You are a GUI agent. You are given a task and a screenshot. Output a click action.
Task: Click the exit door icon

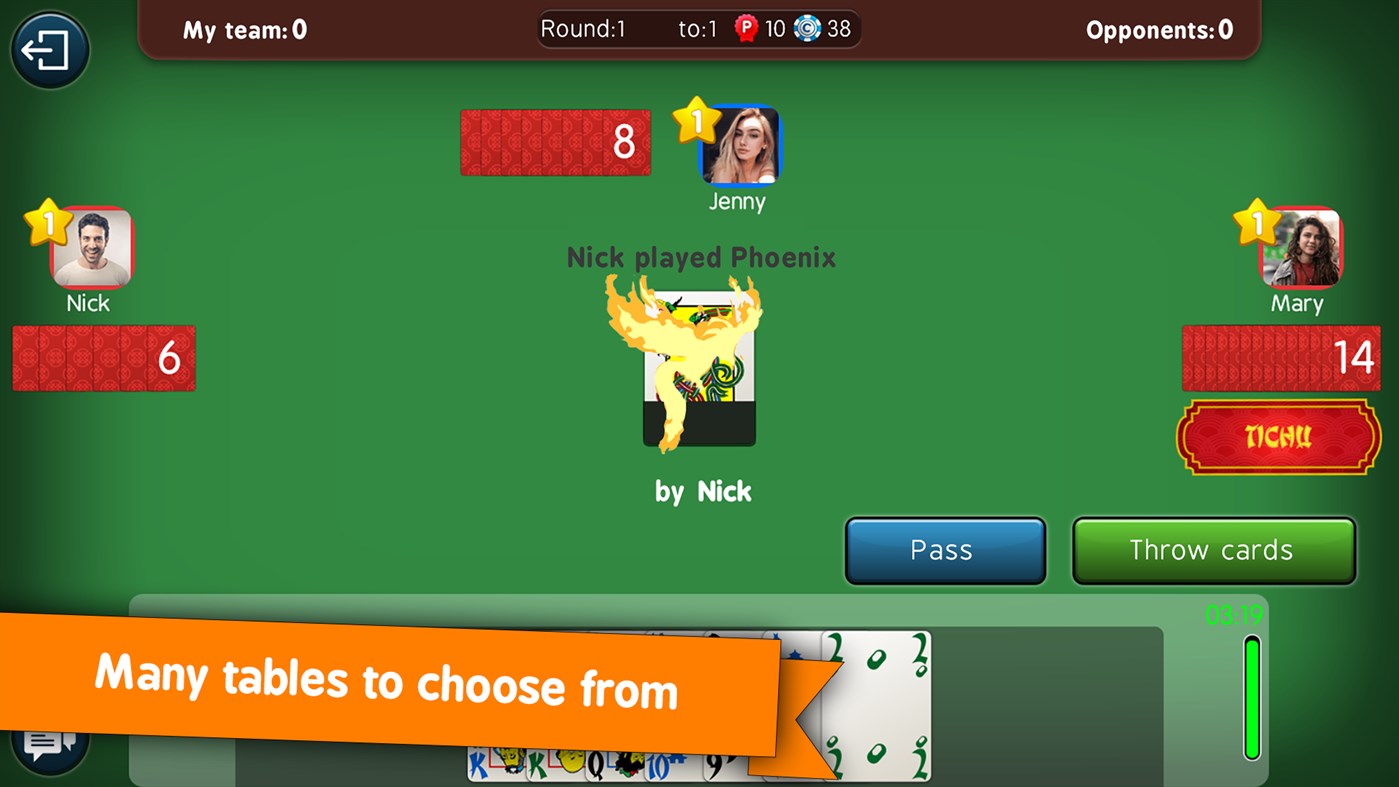(x=49, y=49)
